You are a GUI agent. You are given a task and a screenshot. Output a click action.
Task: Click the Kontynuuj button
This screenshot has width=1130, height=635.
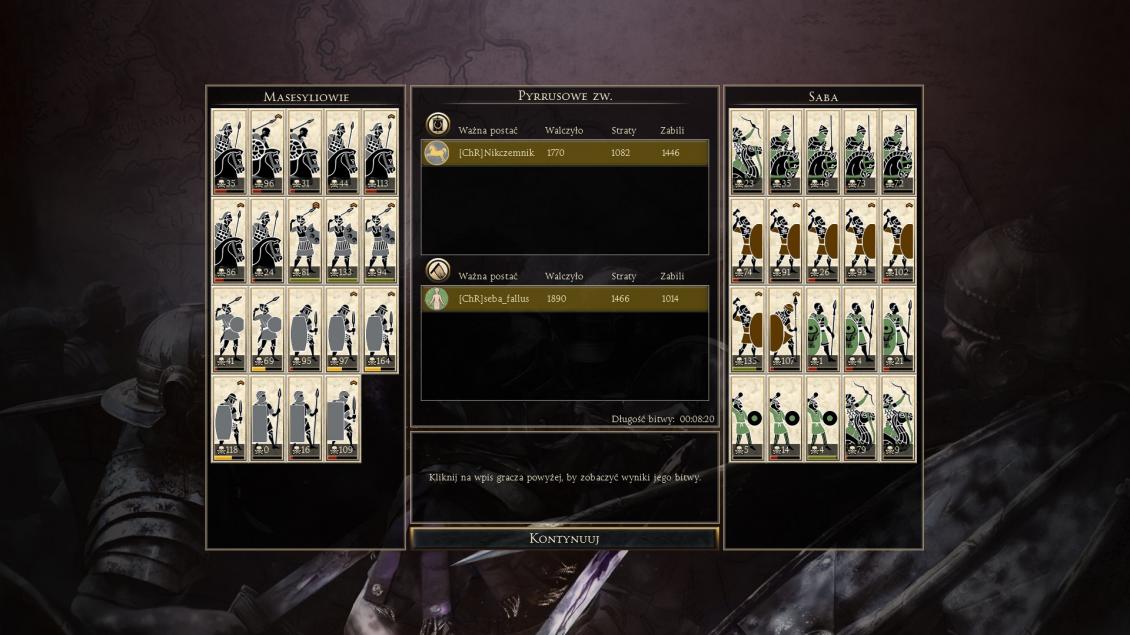pos(564,538)
